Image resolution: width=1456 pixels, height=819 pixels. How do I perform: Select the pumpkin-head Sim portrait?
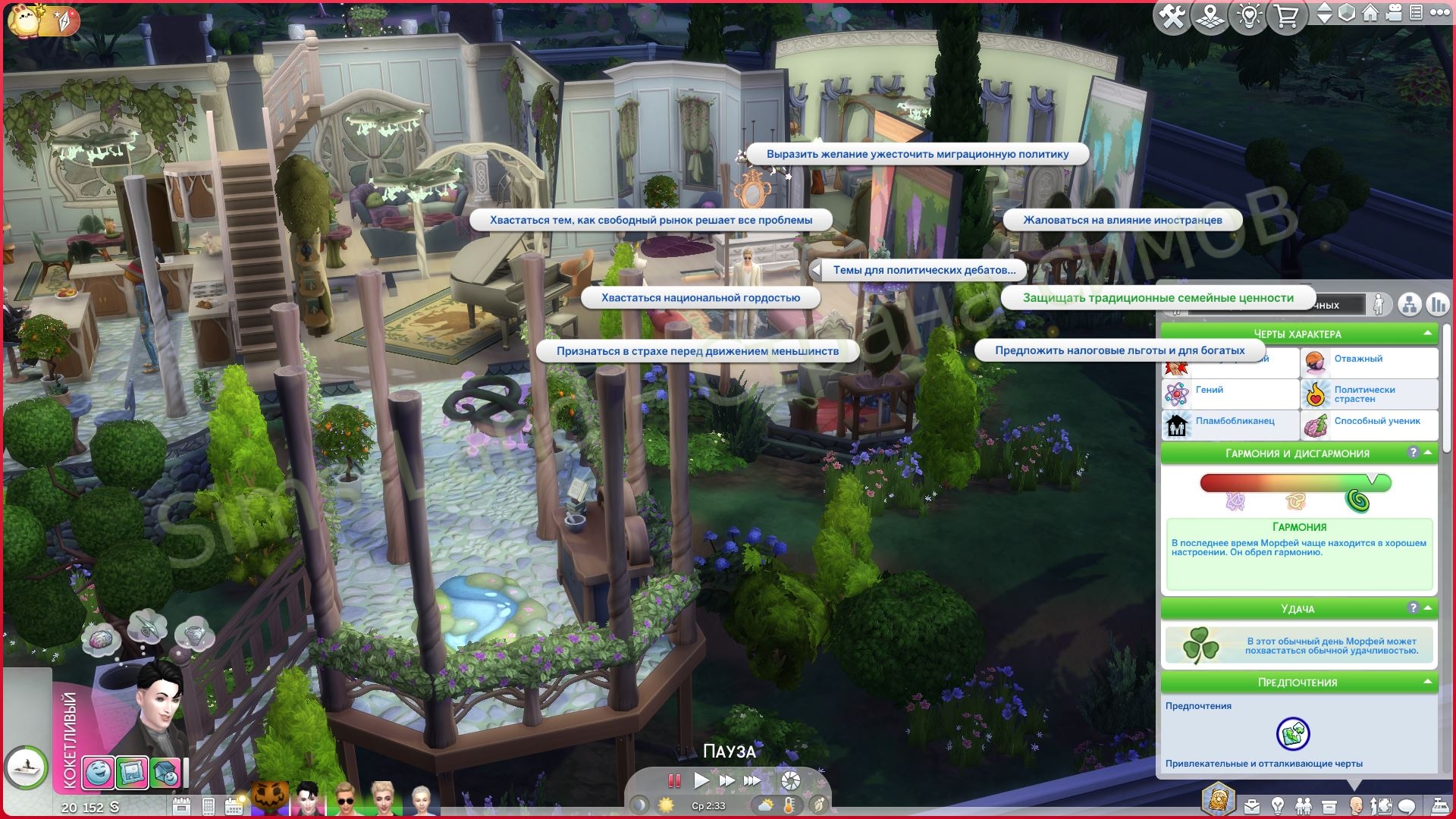coord(271,799)
